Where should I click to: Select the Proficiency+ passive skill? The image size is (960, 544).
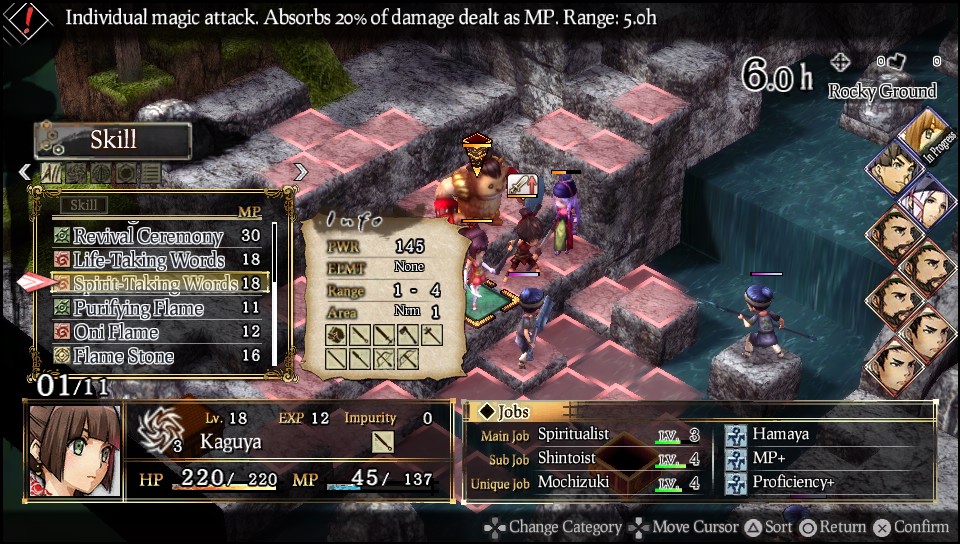point(794,482)
